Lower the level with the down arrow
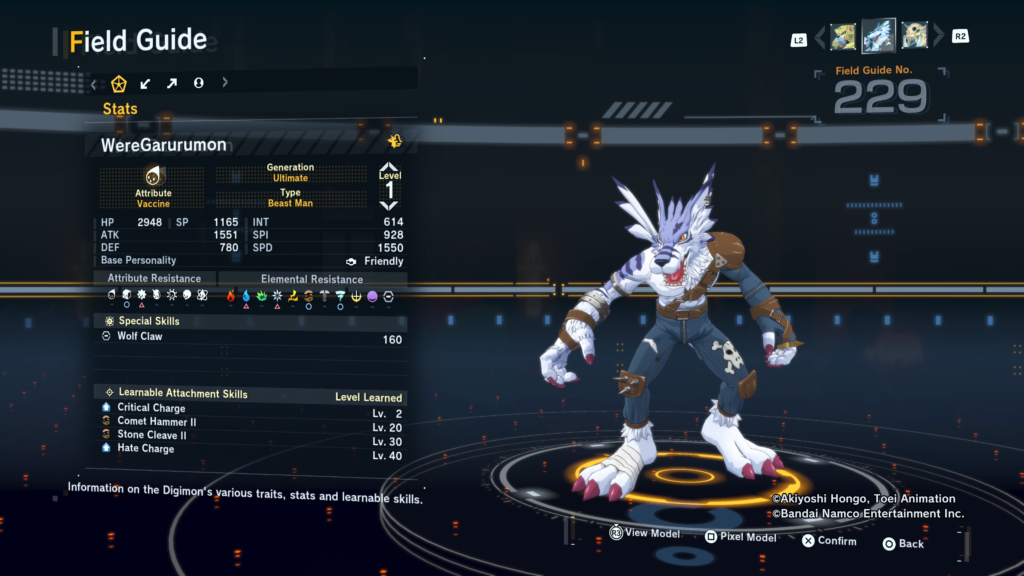 (x=389, y=204)
